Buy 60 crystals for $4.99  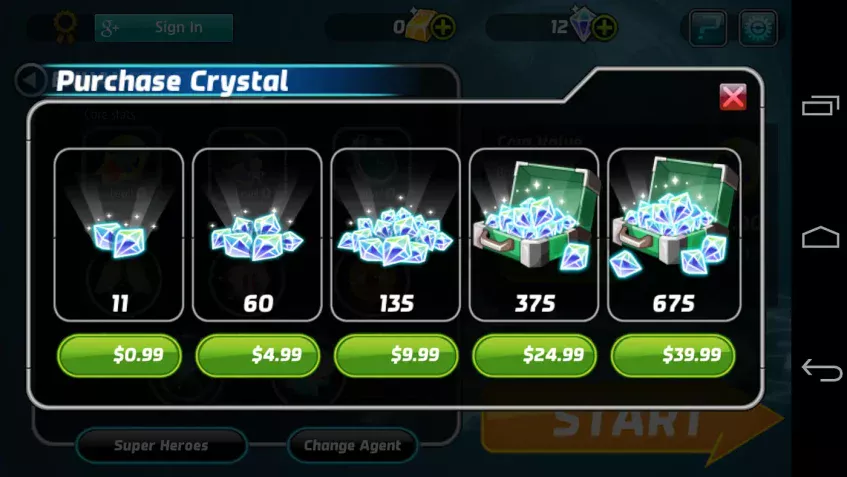pyautogui.click(x=258, y=355)
